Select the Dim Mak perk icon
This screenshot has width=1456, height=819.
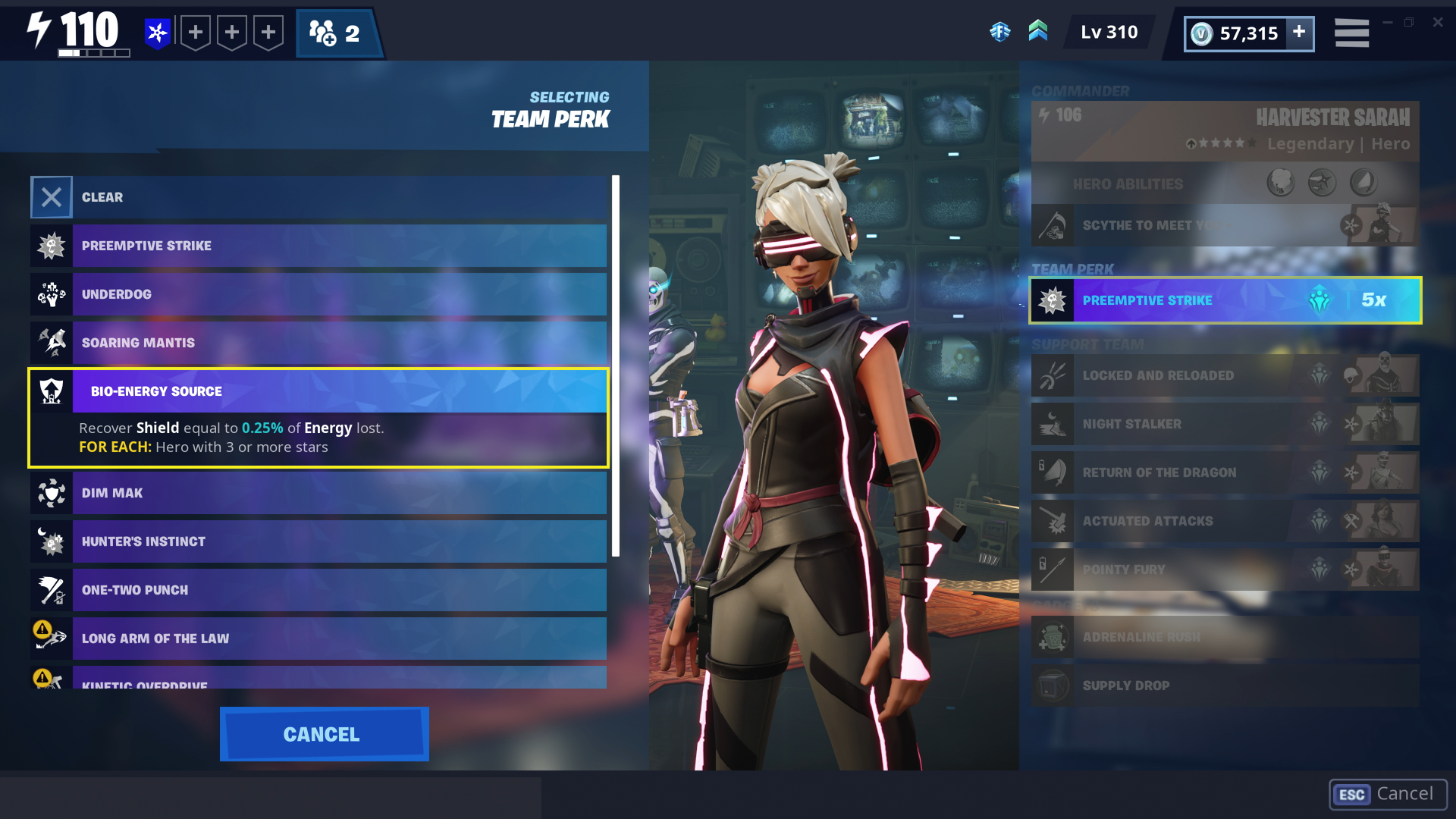tap(51, 492)
